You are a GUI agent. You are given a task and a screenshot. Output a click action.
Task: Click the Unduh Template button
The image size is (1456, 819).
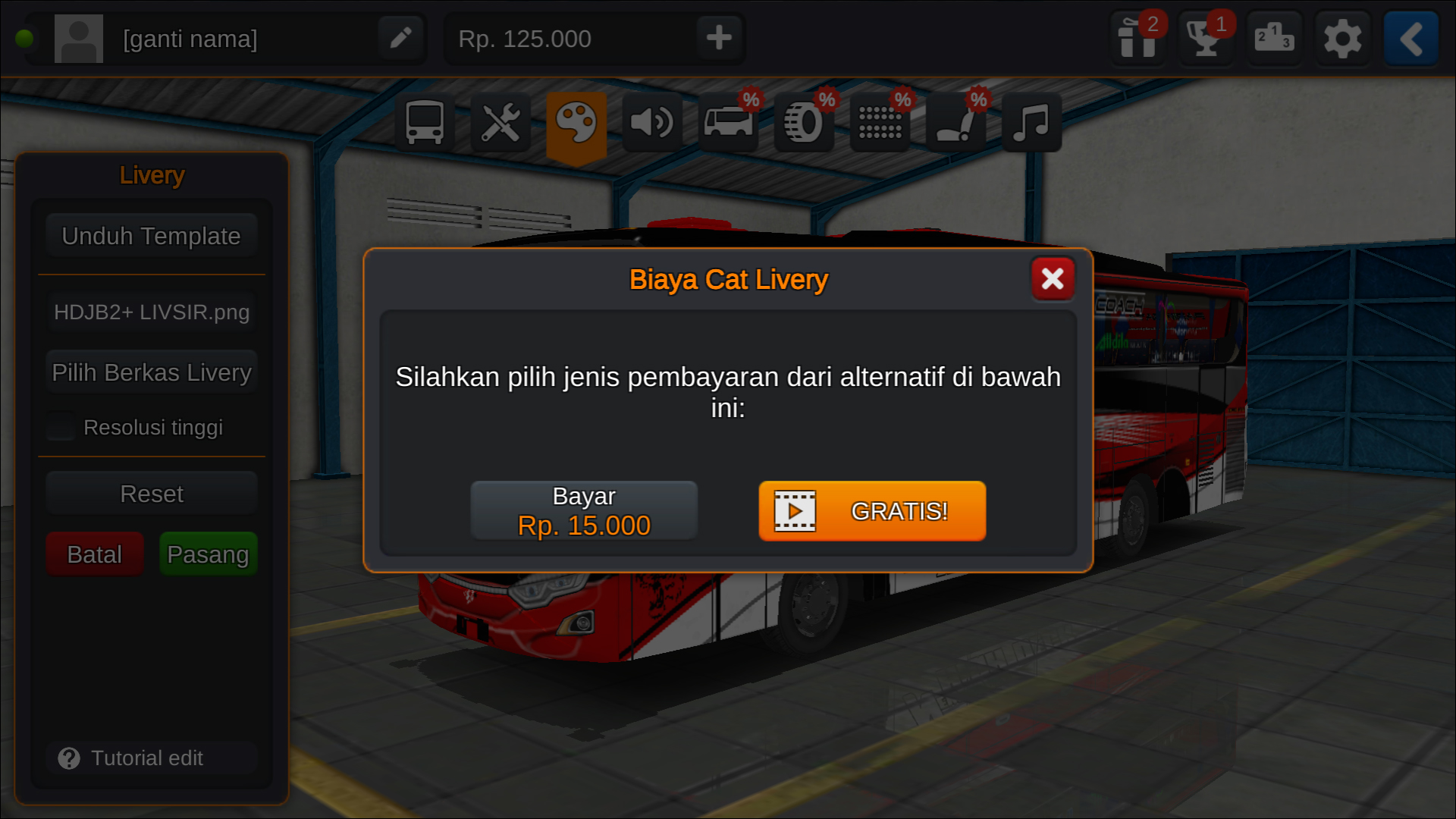point(151,235)
